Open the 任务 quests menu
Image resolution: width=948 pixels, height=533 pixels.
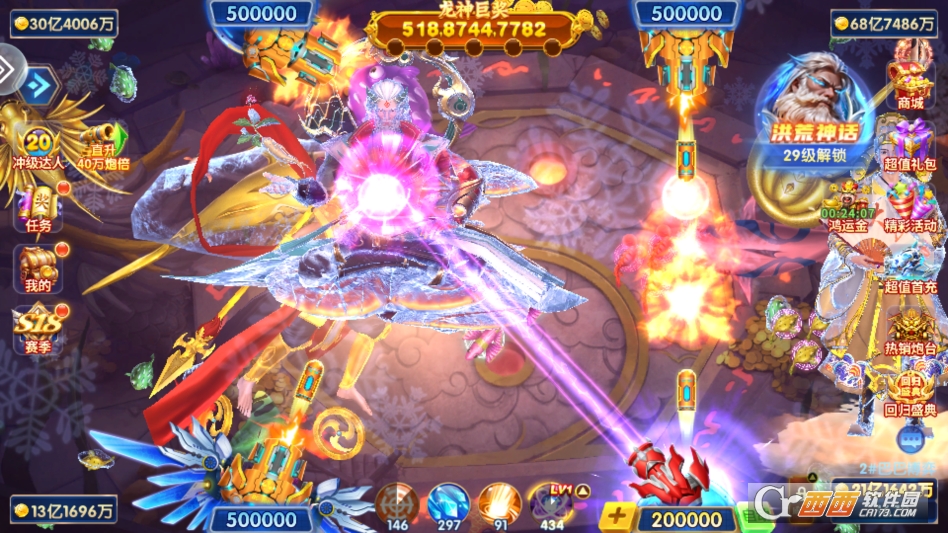point(37,208)
